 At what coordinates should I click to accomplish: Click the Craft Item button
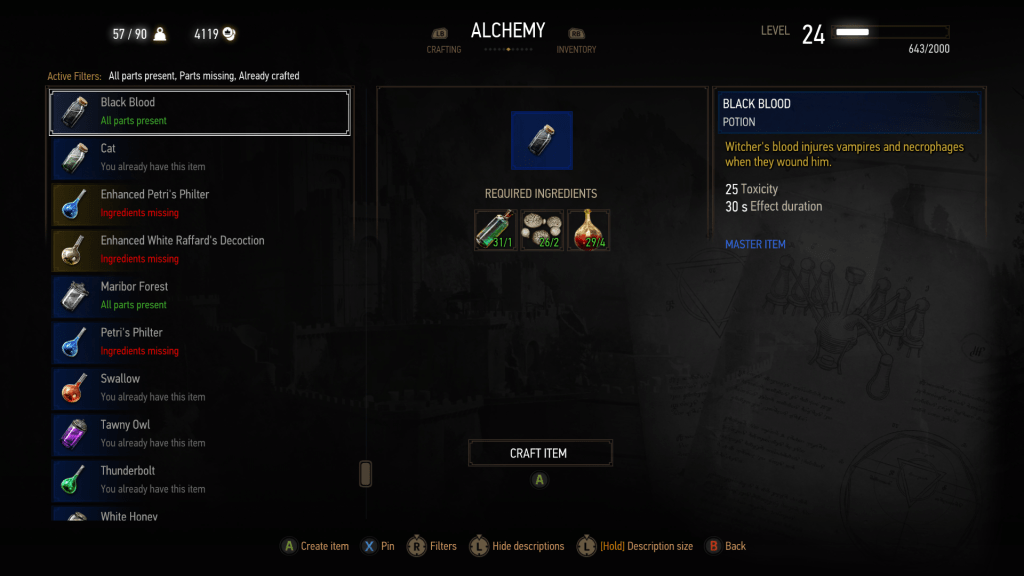[540, 453]
